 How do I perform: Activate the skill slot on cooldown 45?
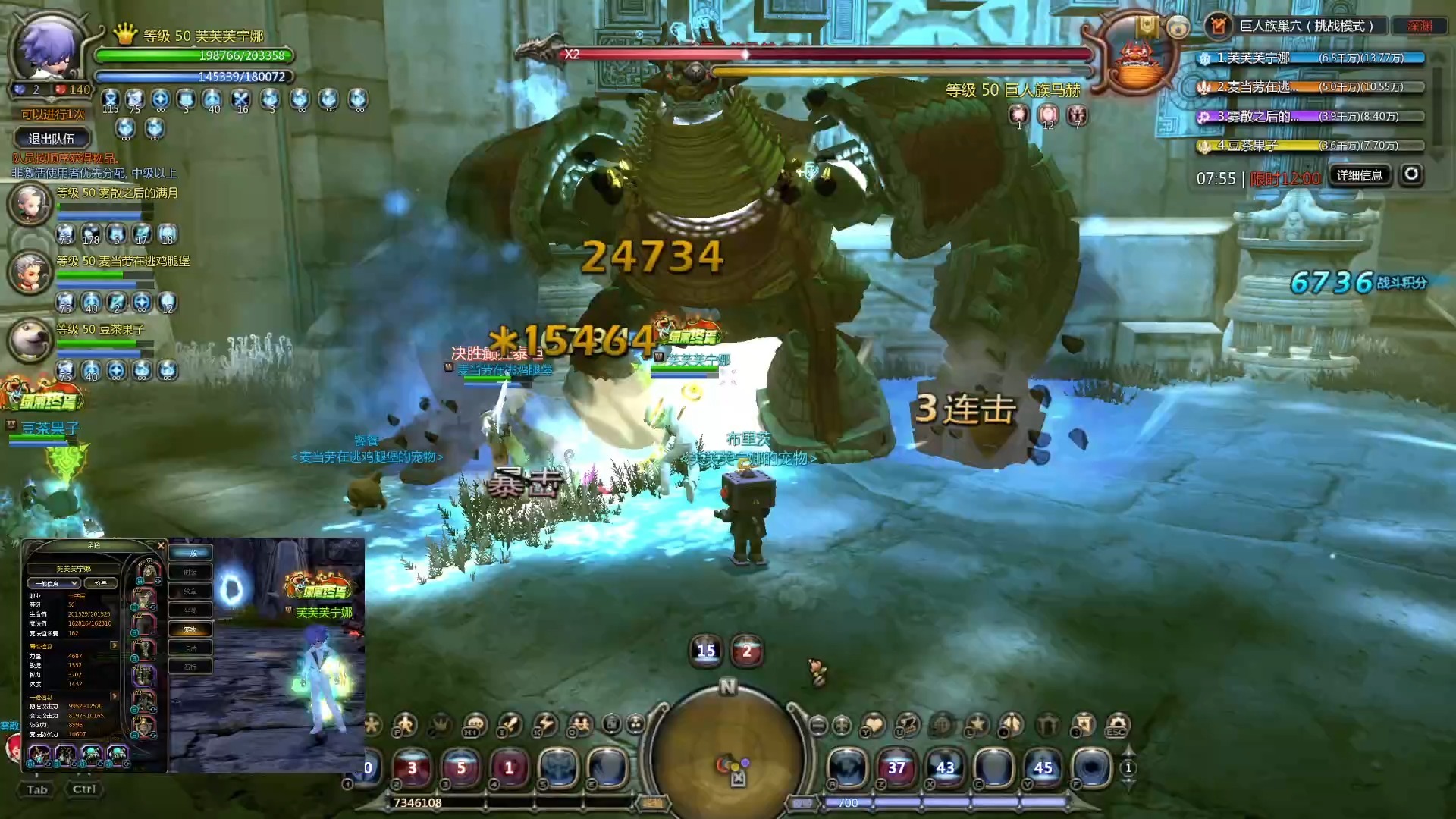[1043, 767]
